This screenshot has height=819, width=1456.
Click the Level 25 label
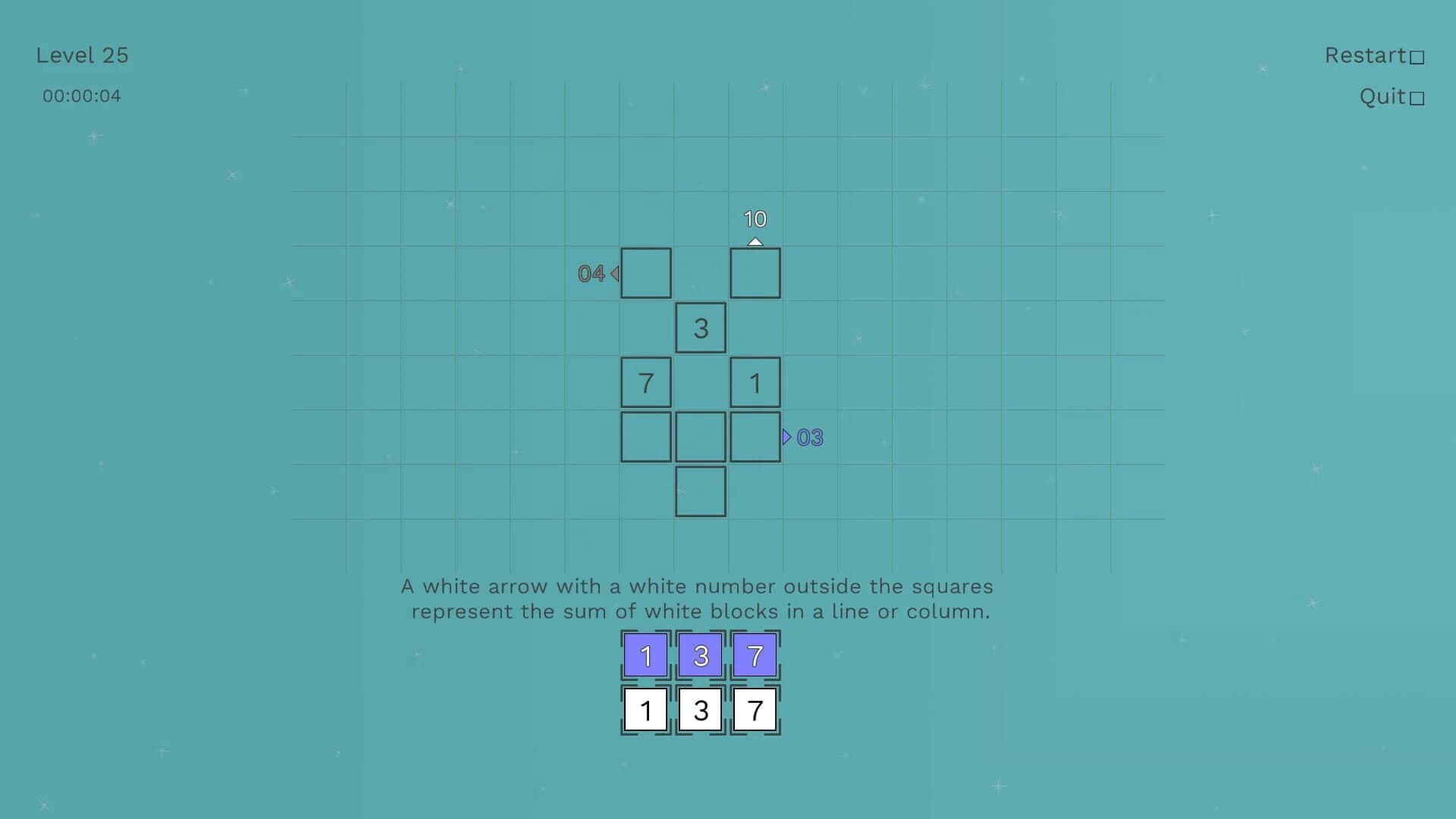(x=81, y=55)
